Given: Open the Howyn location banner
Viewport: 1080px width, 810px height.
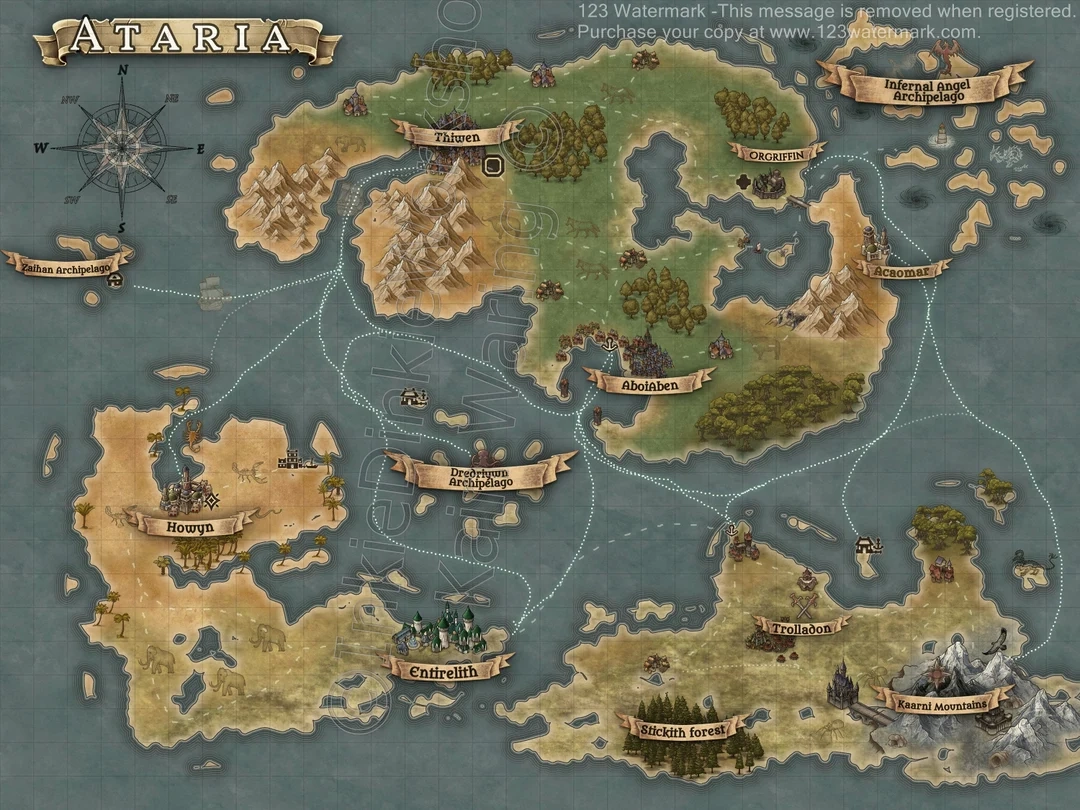Looking at the screenshot, I should [190, 526].
